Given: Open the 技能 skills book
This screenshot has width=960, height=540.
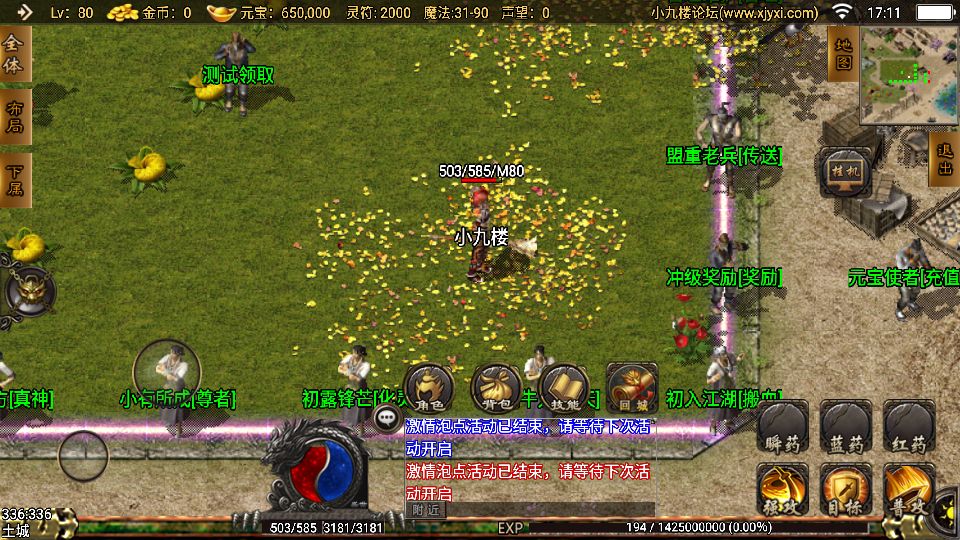Looking at the screenshot, I should point(564,389).
